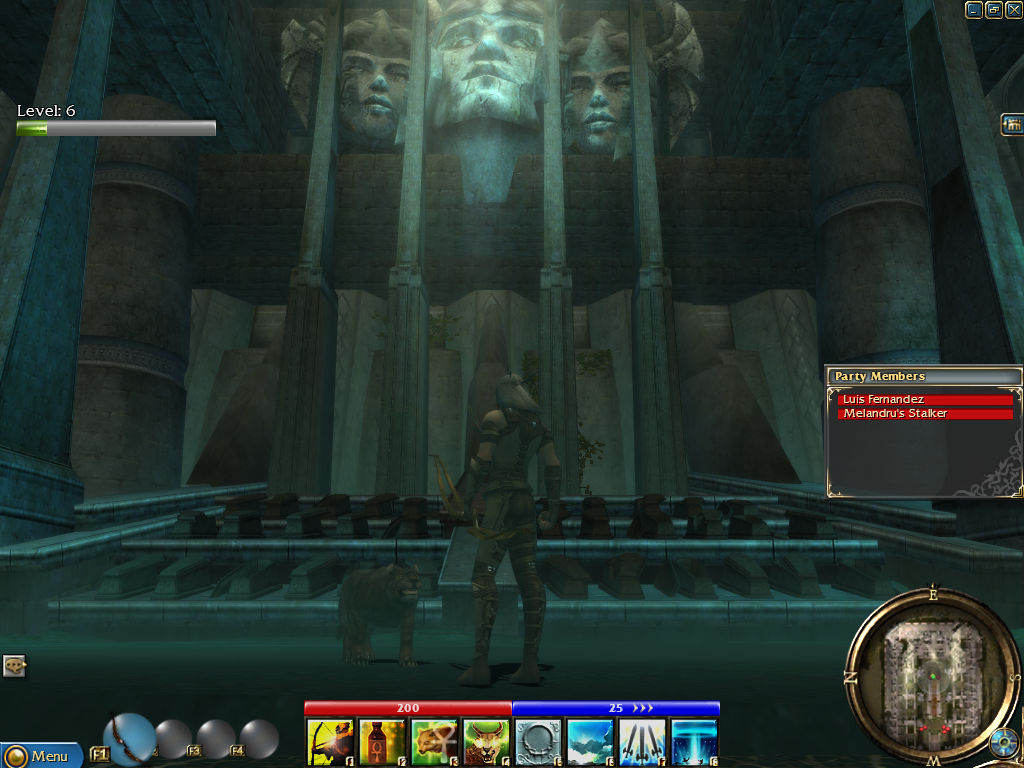Minimize the game window

pos(974,10)
